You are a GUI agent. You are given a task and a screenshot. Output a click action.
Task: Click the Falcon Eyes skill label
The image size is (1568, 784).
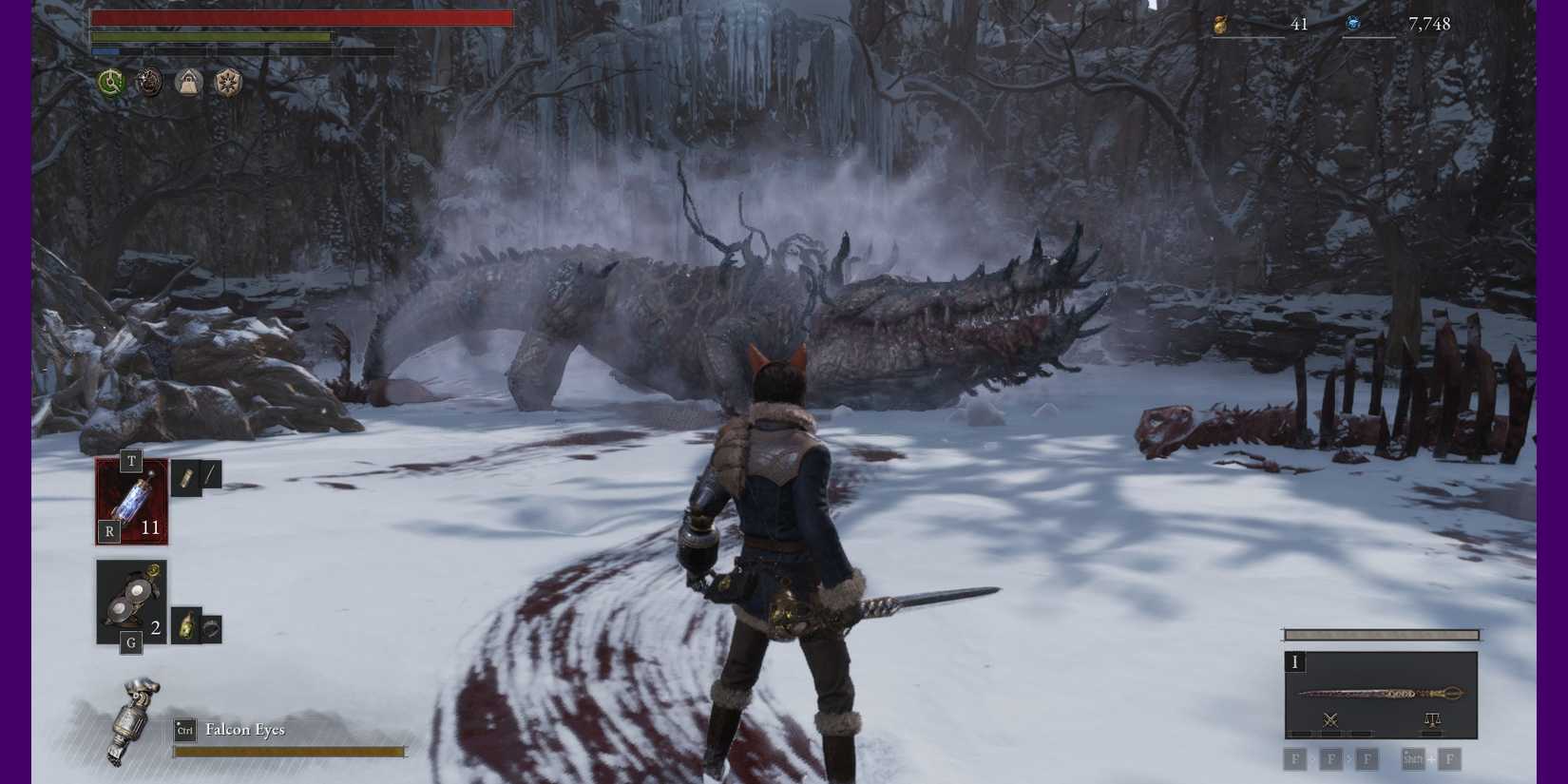tap(244, 730)
